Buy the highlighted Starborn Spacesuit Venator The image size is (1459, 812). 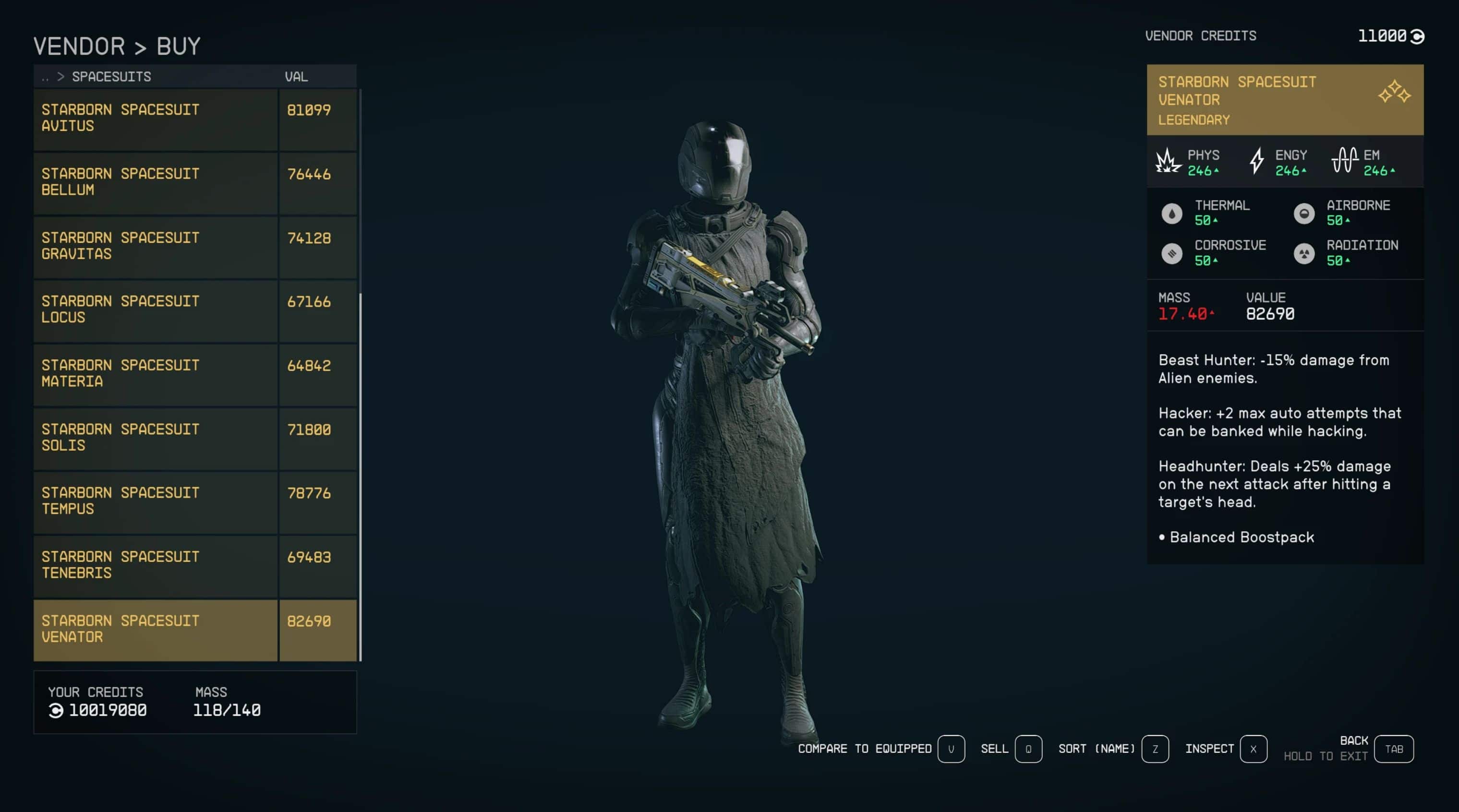[x=156, y=629]
